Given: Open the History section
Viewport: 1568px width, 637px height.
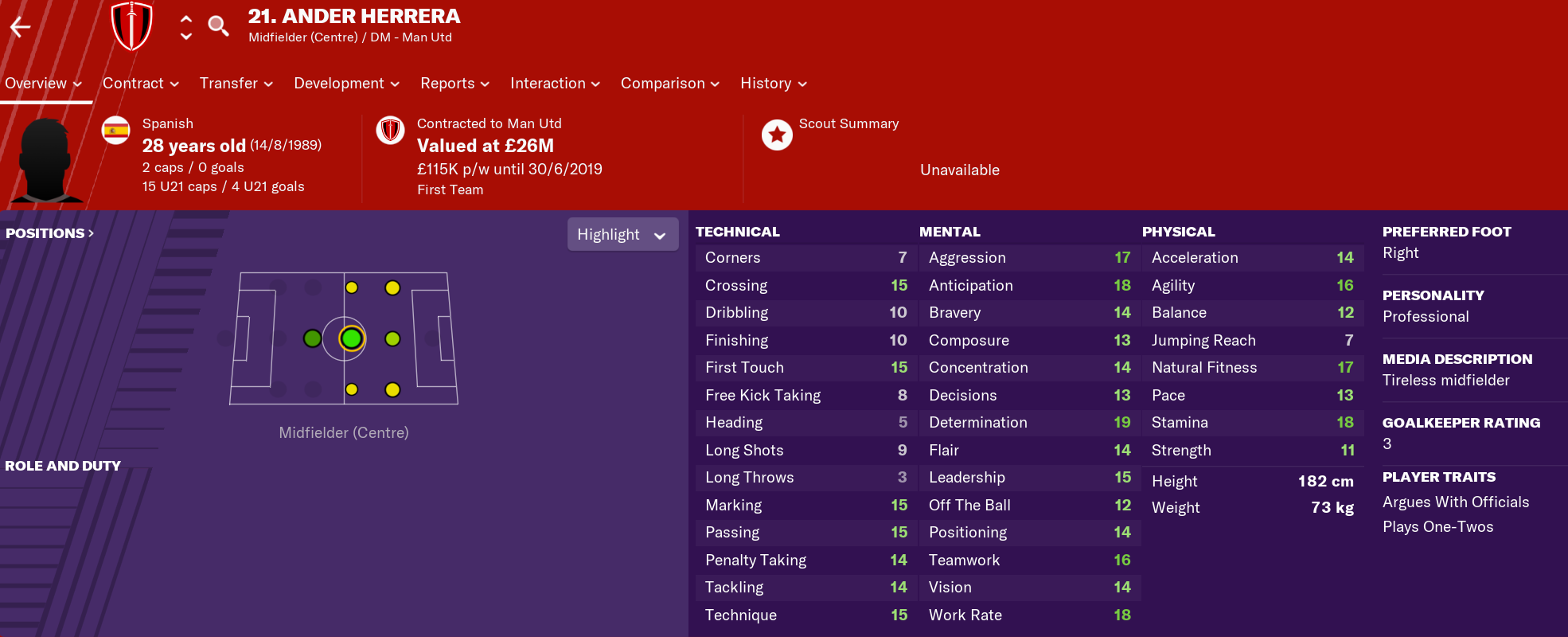Looking at the screenshot, I should 766,83.
